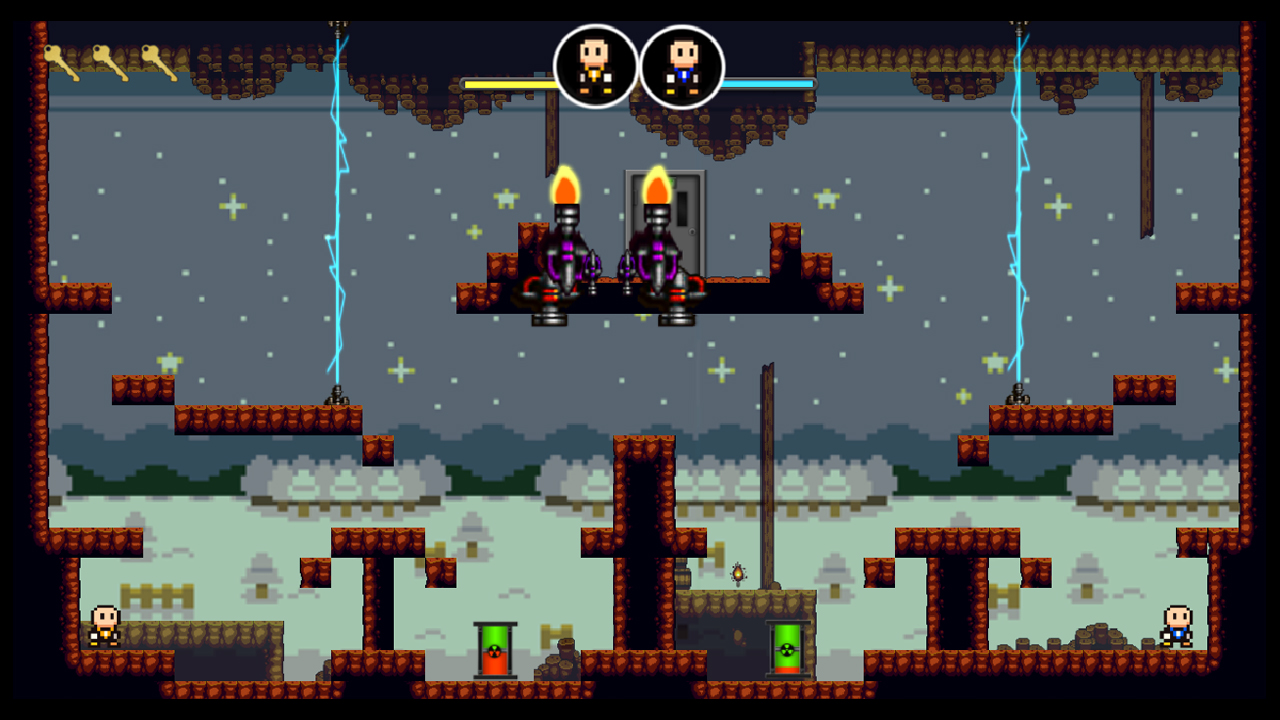Click the radioactive symbol on the right green canister
This screenshot has height=720, width=1280.
tap(785, 650)
